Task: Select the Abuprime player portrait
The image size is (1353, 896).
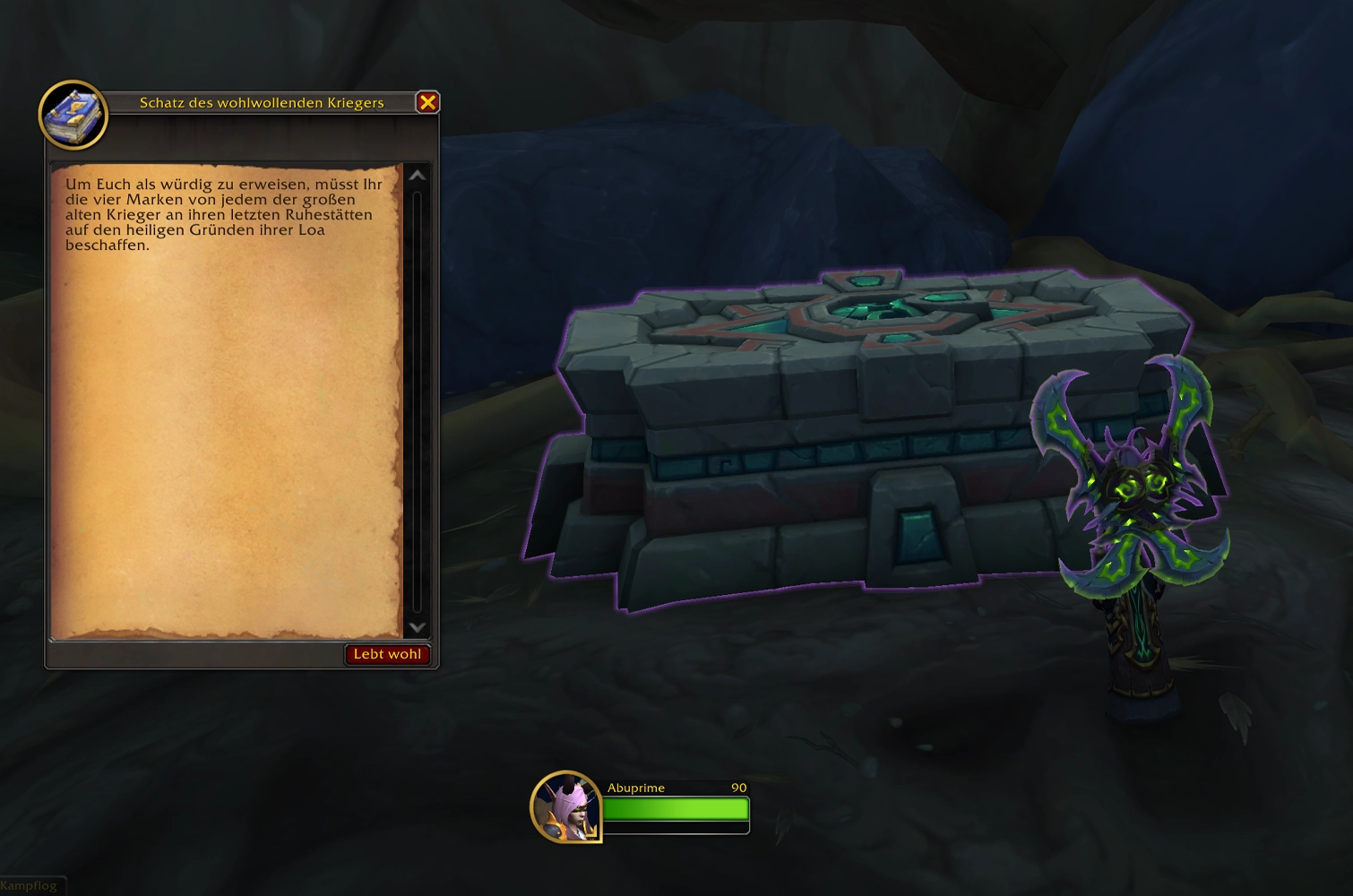Action: tap(566, 806)
